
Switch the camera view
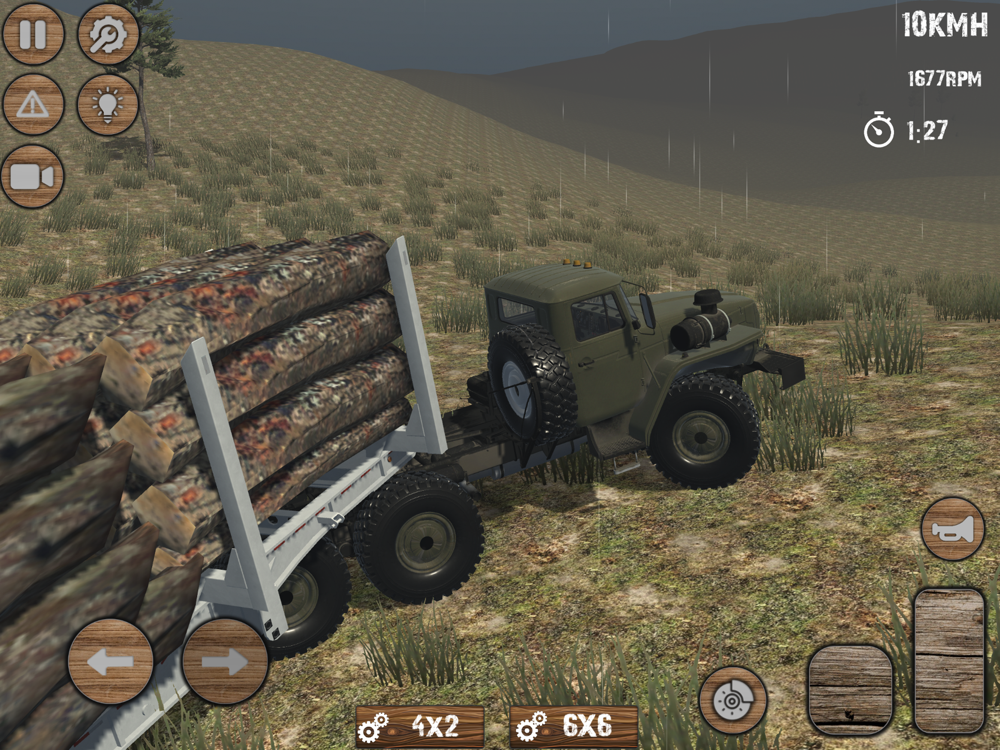coord(33,177)
